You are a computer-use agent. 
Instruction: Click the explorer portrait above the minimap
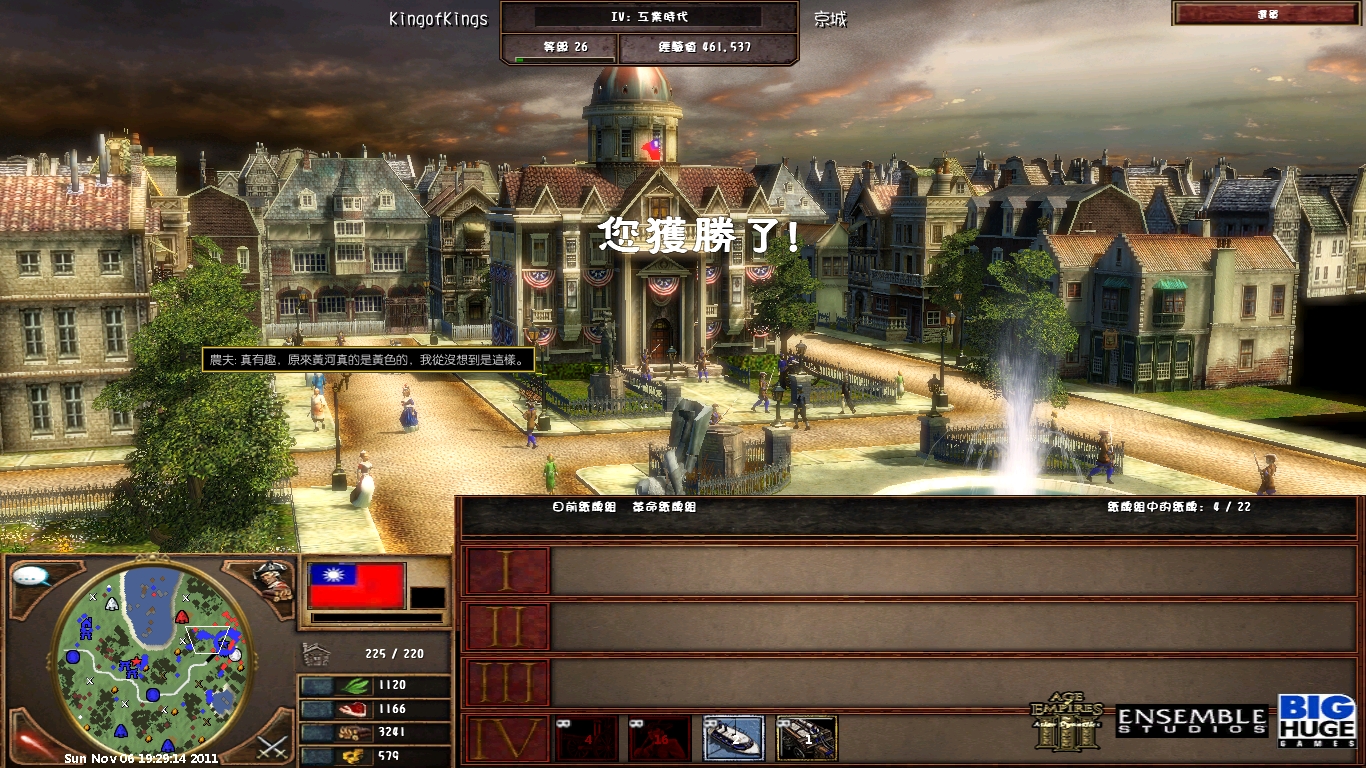270,580
